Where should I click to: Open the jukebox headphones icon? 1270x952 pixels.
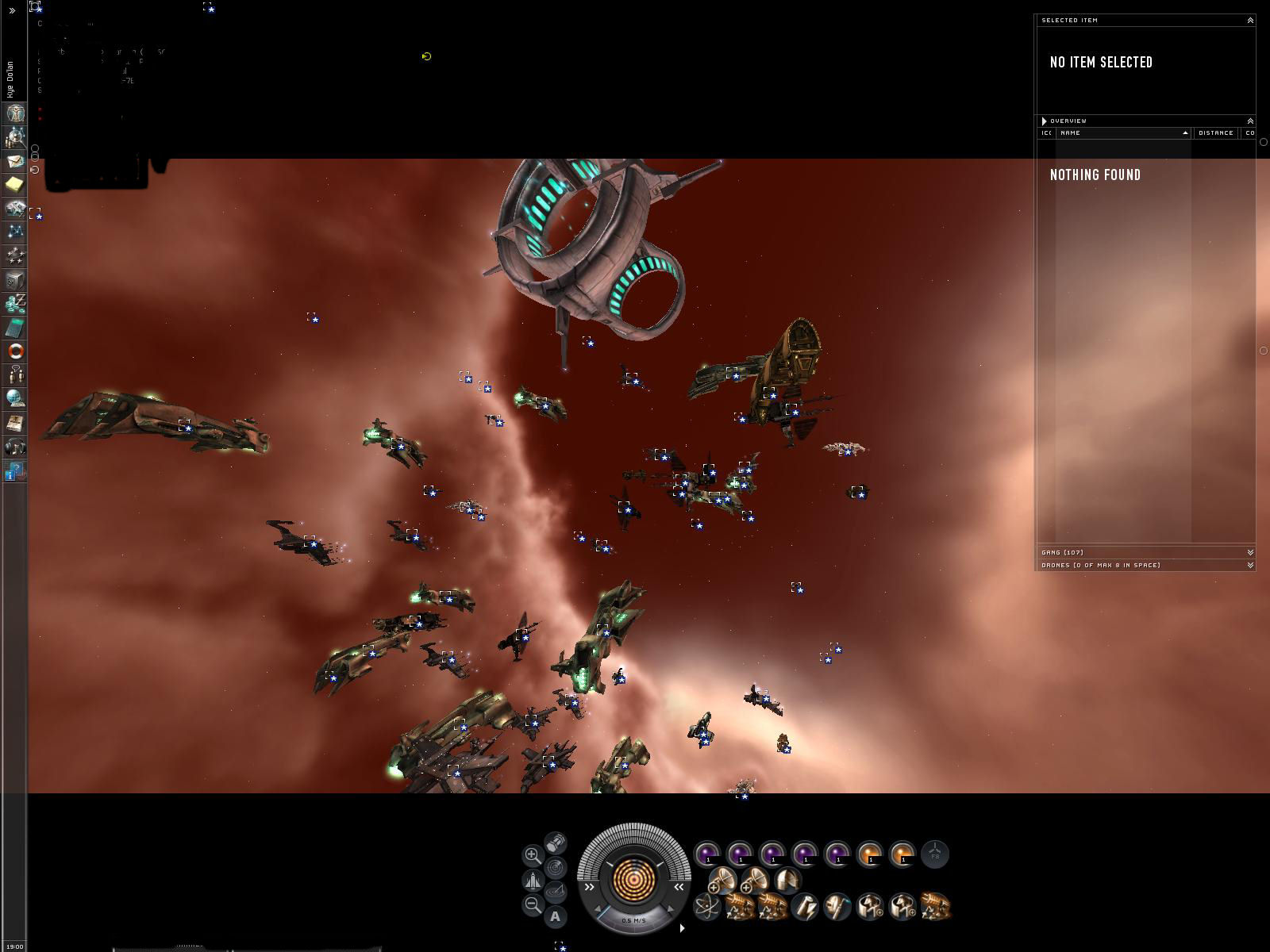(x=15, y=447)
